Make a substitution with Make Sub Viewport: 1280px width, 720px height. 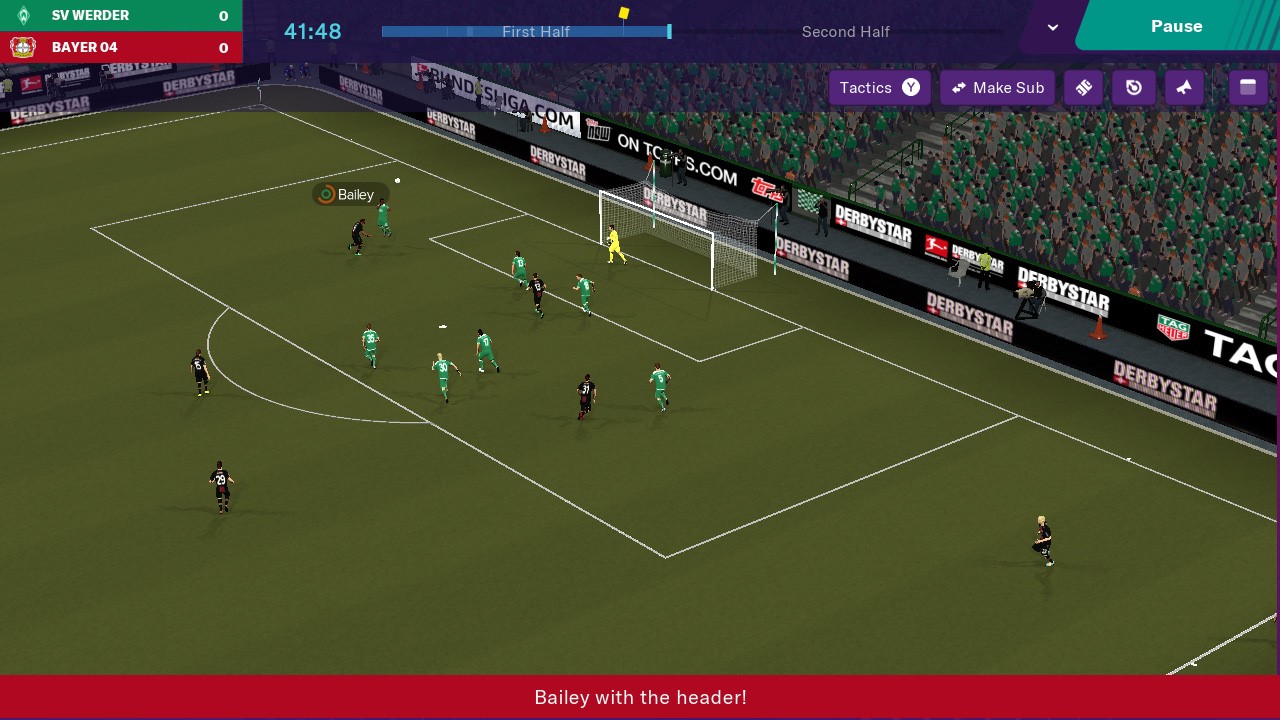(x=997, y=88)
